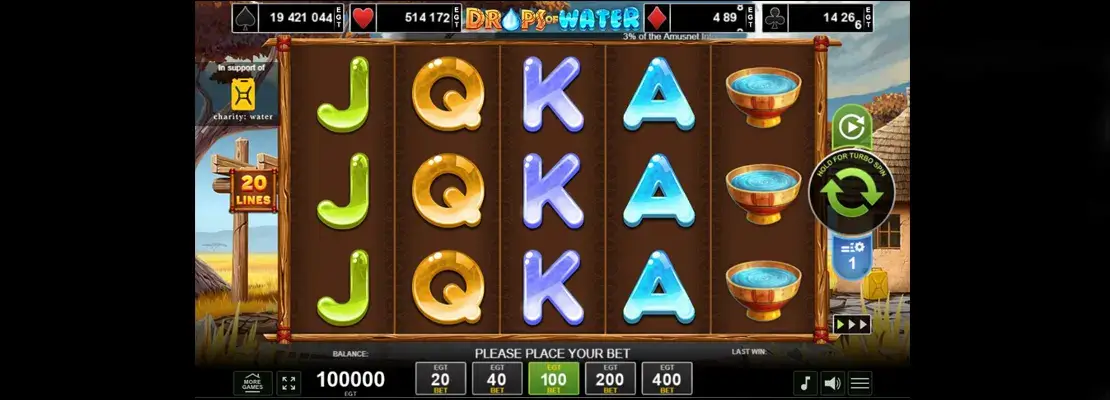Open the hamburger menu
The image size is (1110, 400).
(860, 383)
